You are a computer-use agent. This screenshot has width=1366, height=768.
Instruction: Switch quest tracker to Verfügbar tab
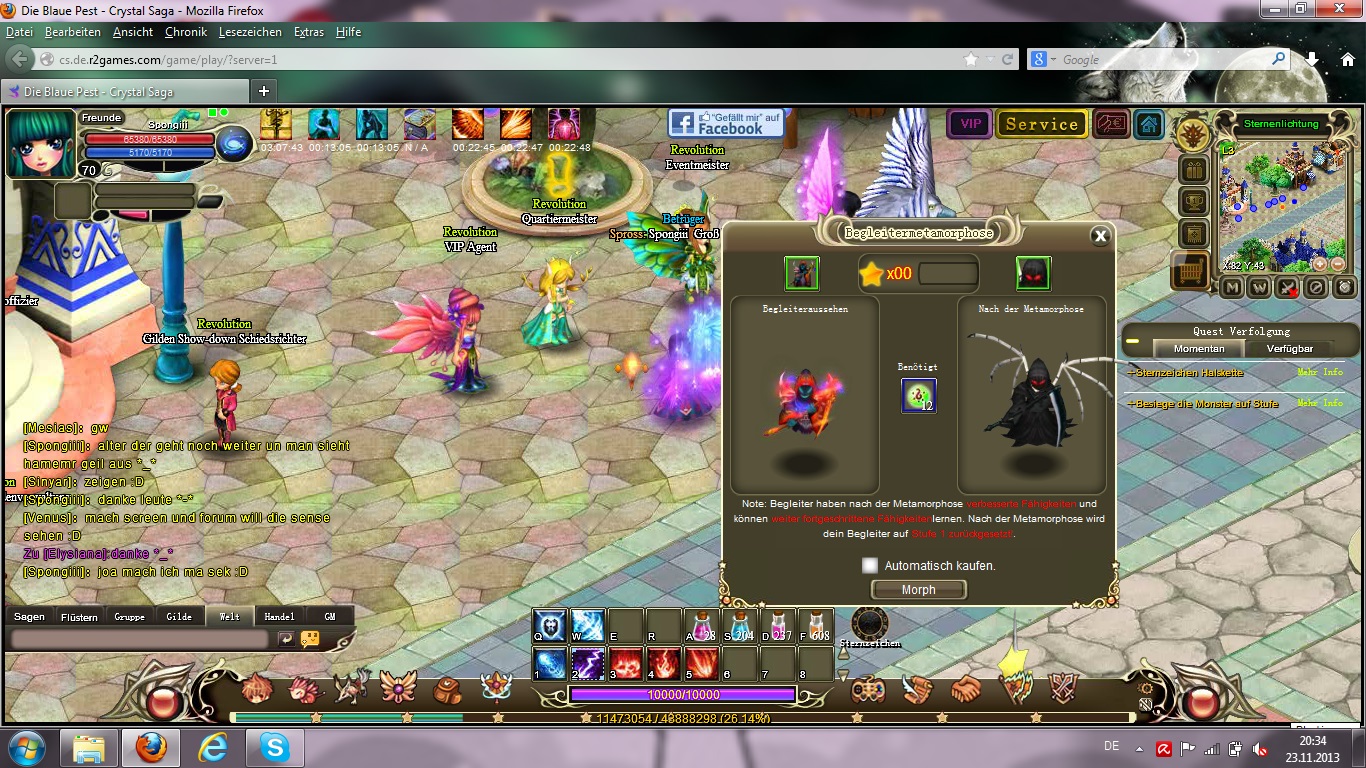tap(1290, 348)
